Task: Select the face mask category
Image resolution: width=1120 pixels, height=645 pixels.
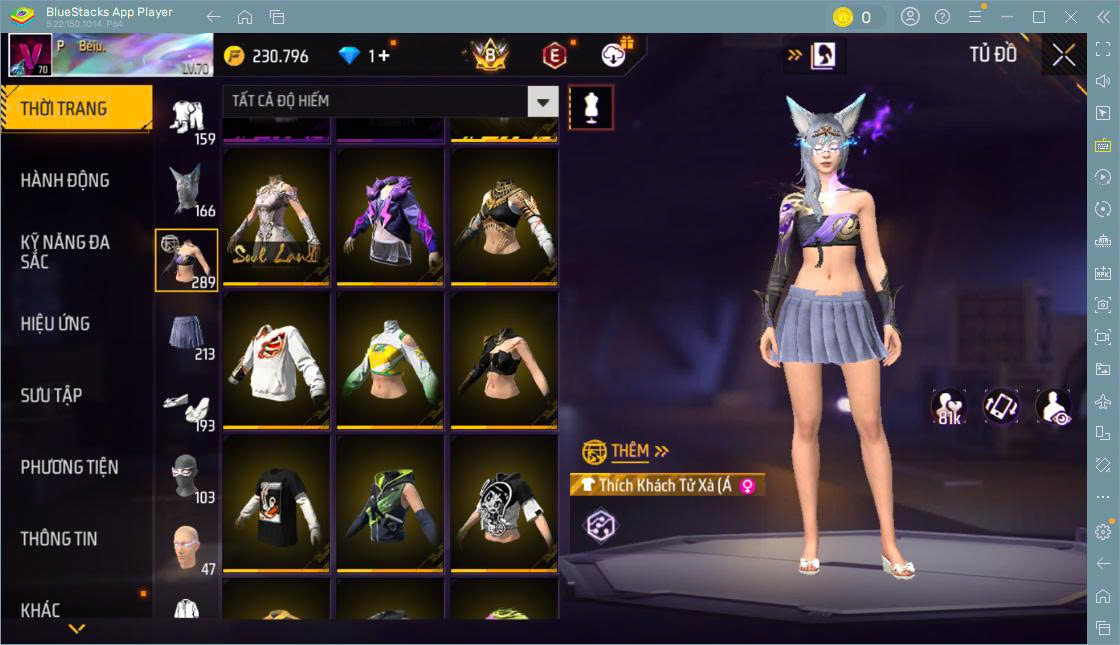Action: (x=187, y=476)
